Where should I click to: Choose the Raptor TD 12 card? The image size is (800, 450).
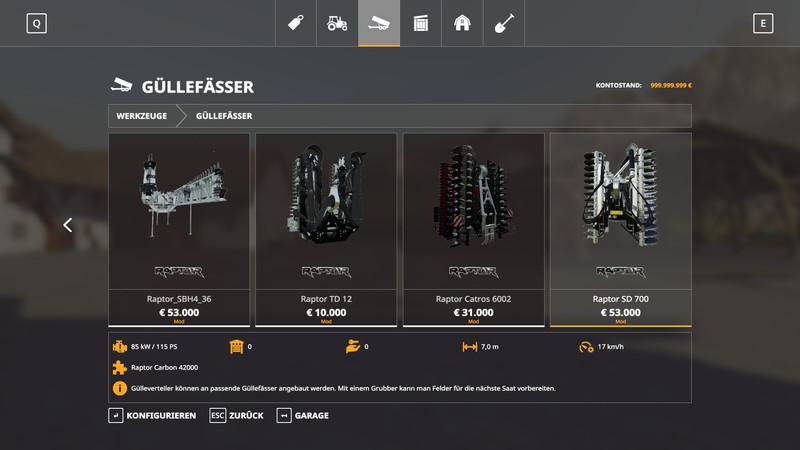tap(326, 229)
